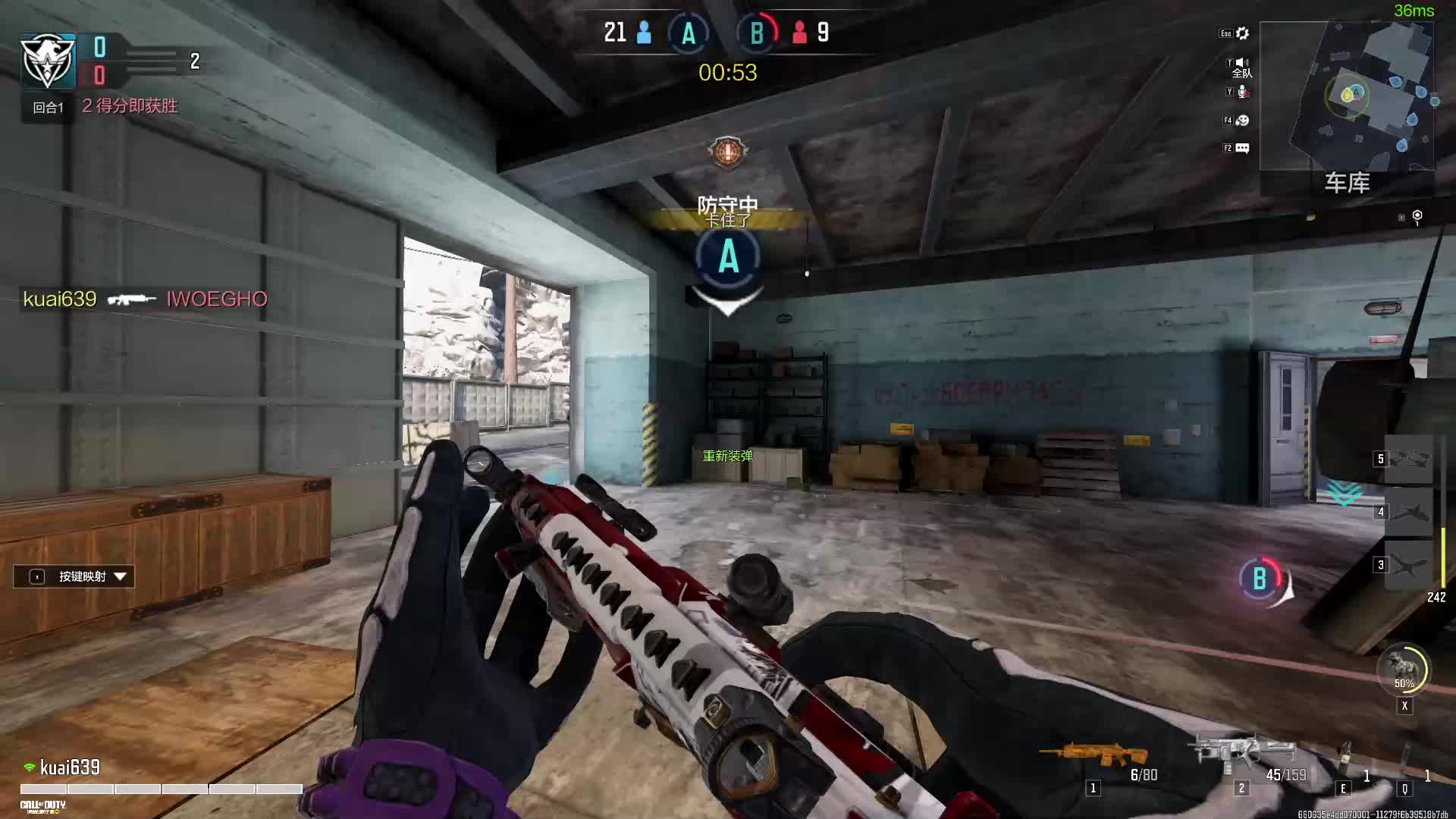
Task: Activate the attack dog operator skill
Action: coord(1403,669)
